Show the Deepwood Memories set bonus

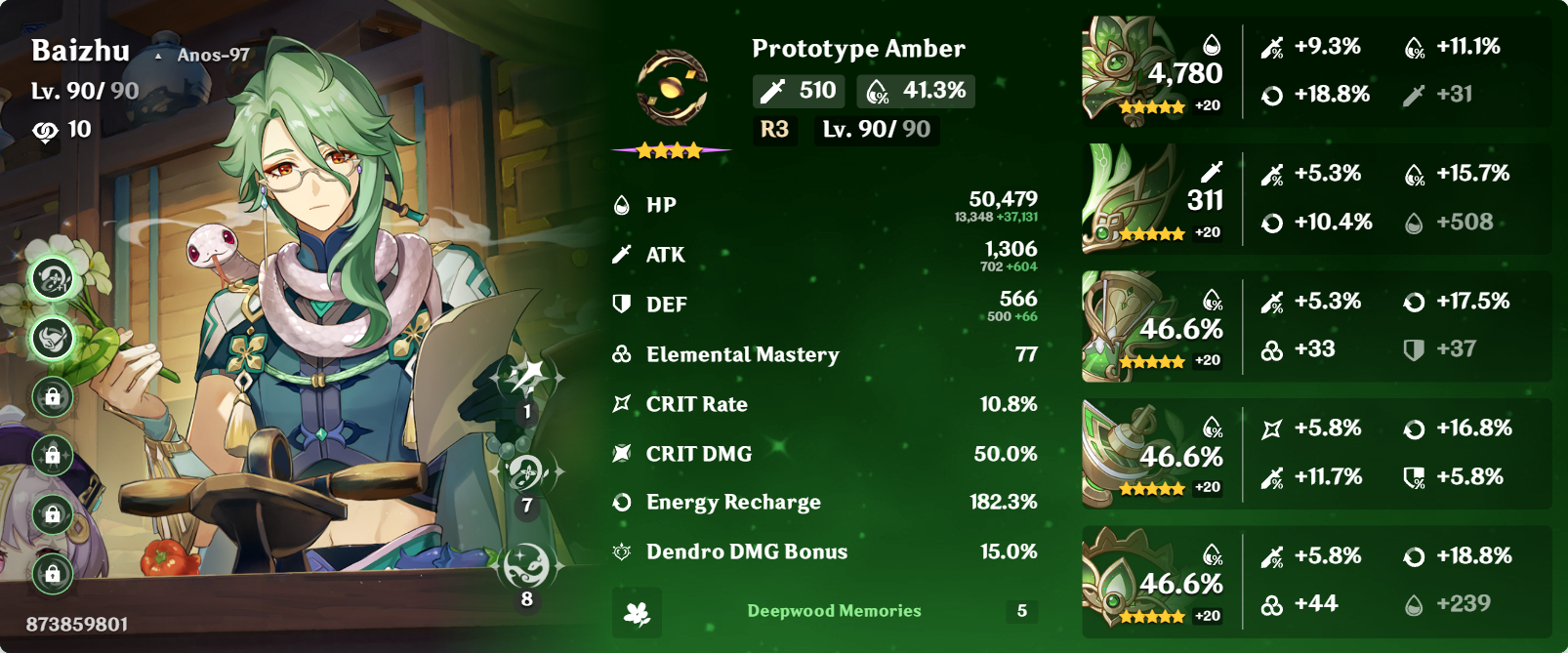point(834,611)
